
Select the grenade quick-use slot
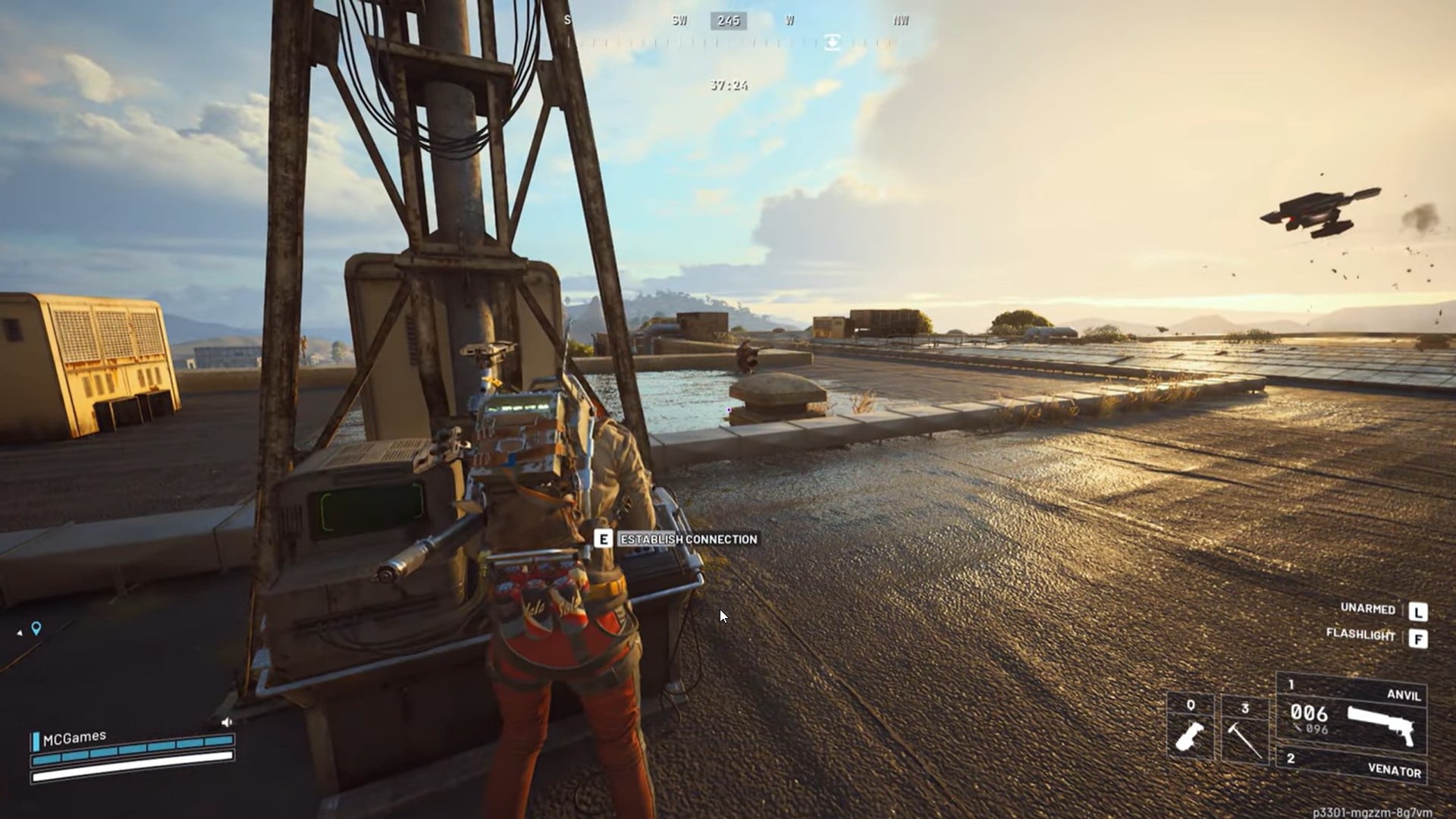[1191, 726]
